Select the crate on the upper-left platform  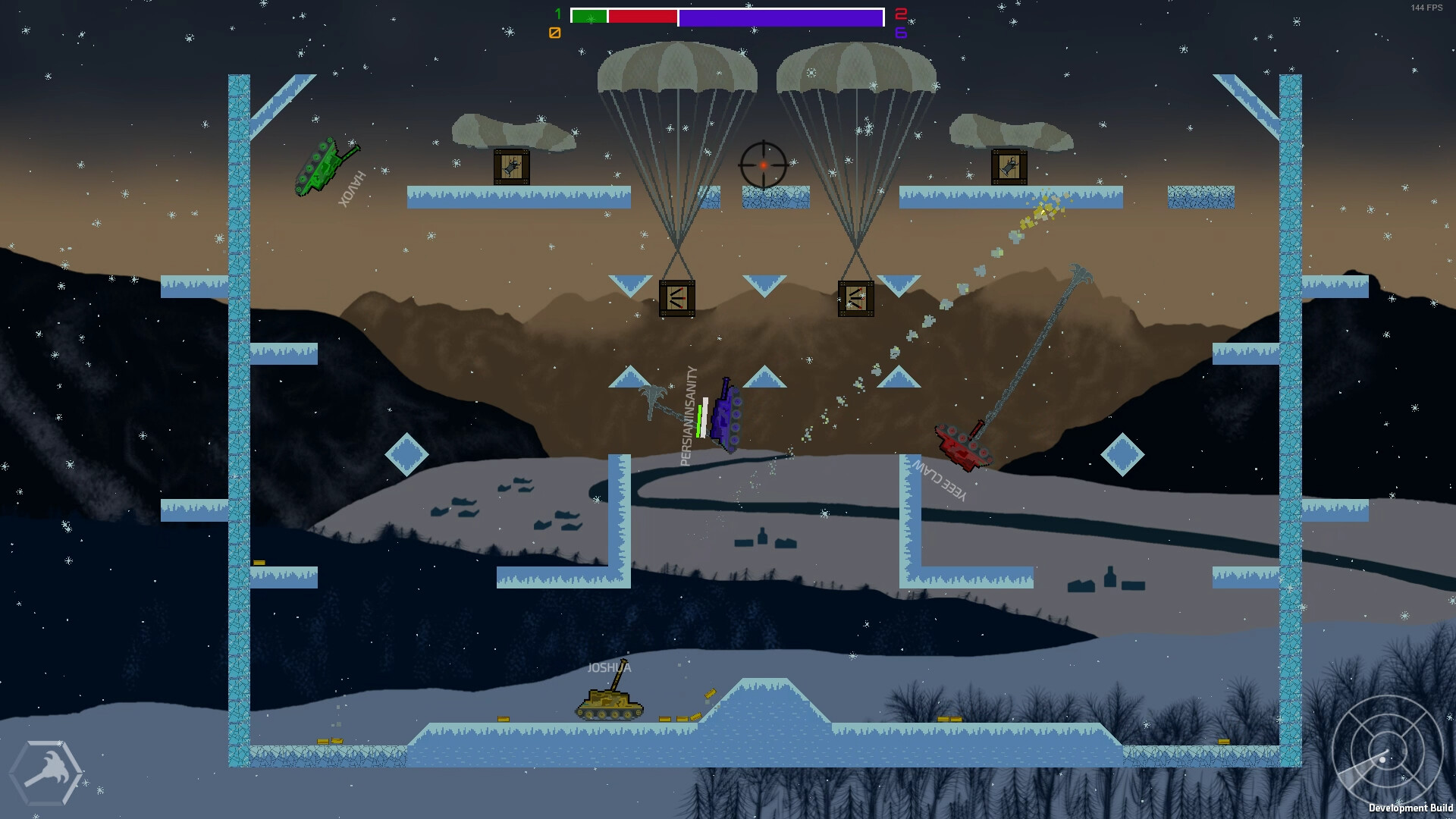tap(513, 166)
